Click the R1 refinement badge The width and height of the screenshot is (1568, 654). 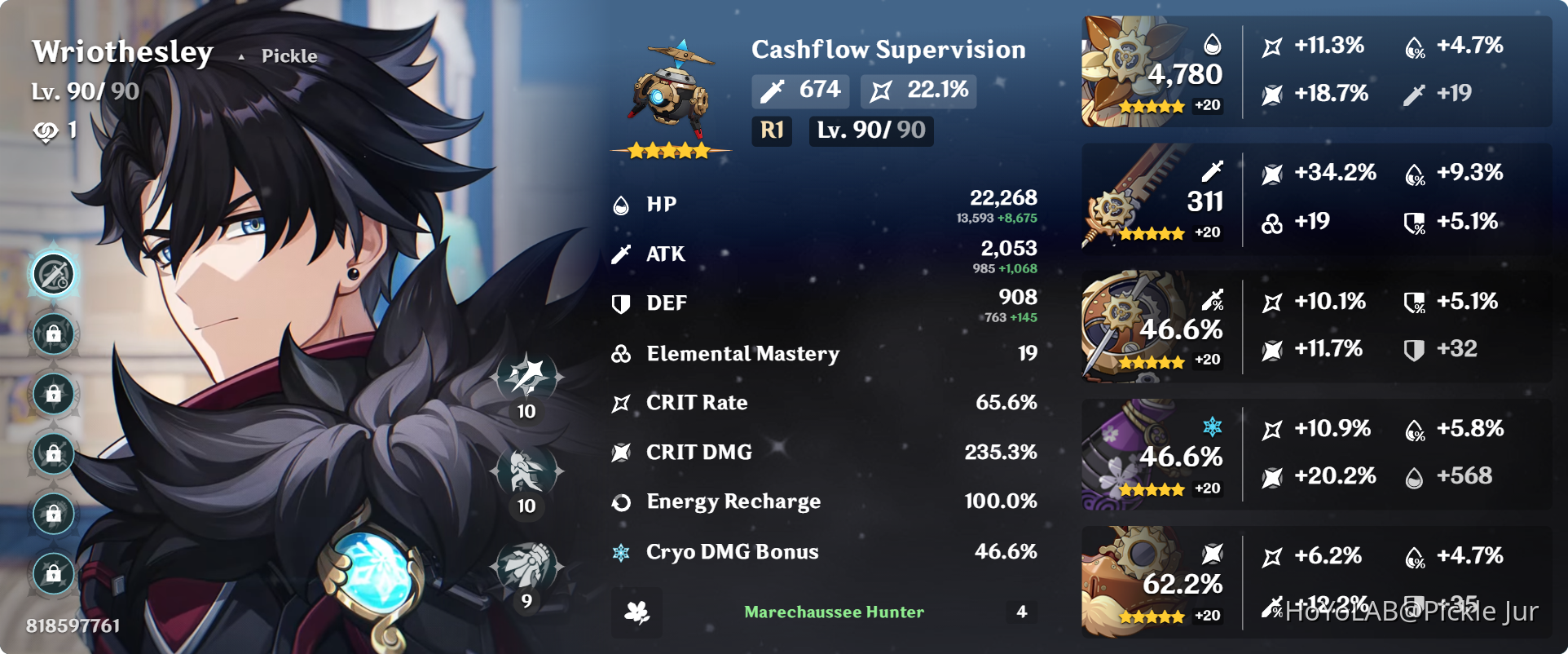(771, 130)
